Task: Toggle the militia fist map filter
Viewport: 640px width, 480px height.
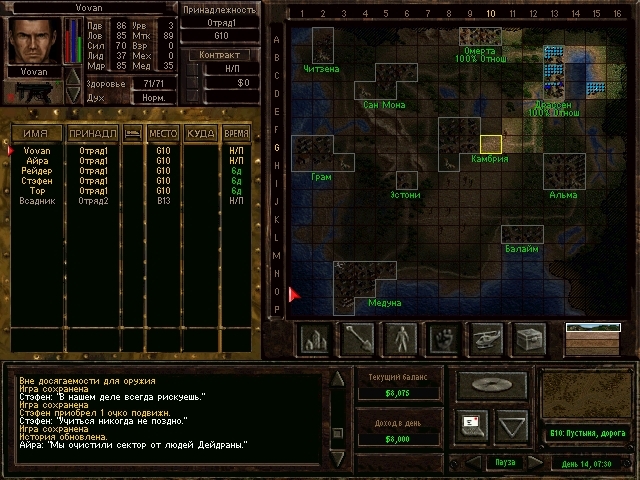Action: pyautogui.click(x=444, y=339)
